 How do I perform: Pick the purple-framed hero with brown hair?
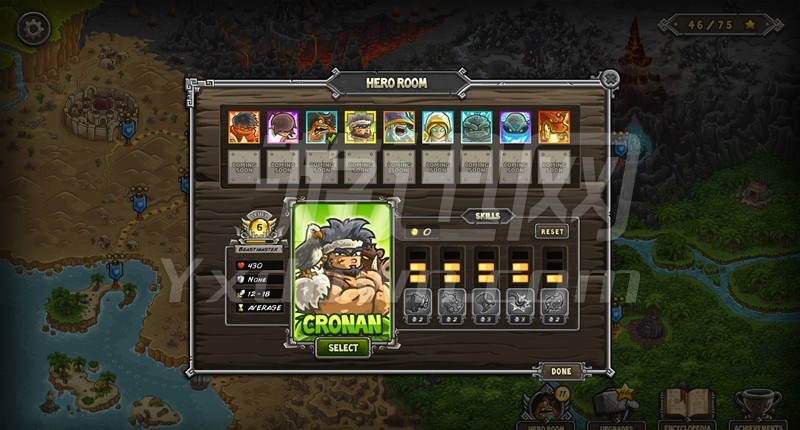pos(283,127)
